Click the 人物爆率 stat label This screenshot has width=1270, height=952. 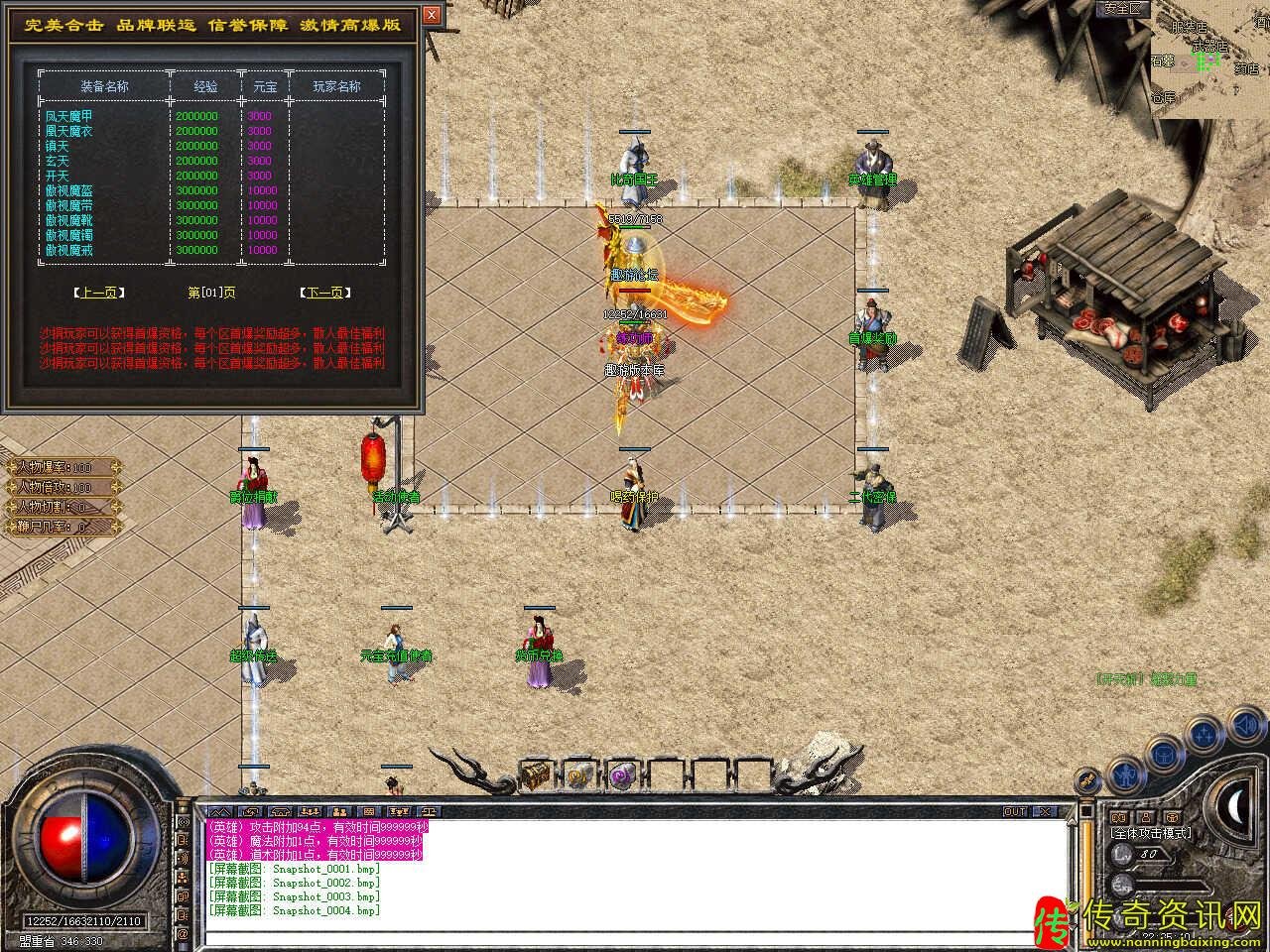pyautogui.click(x=62, y=467)
